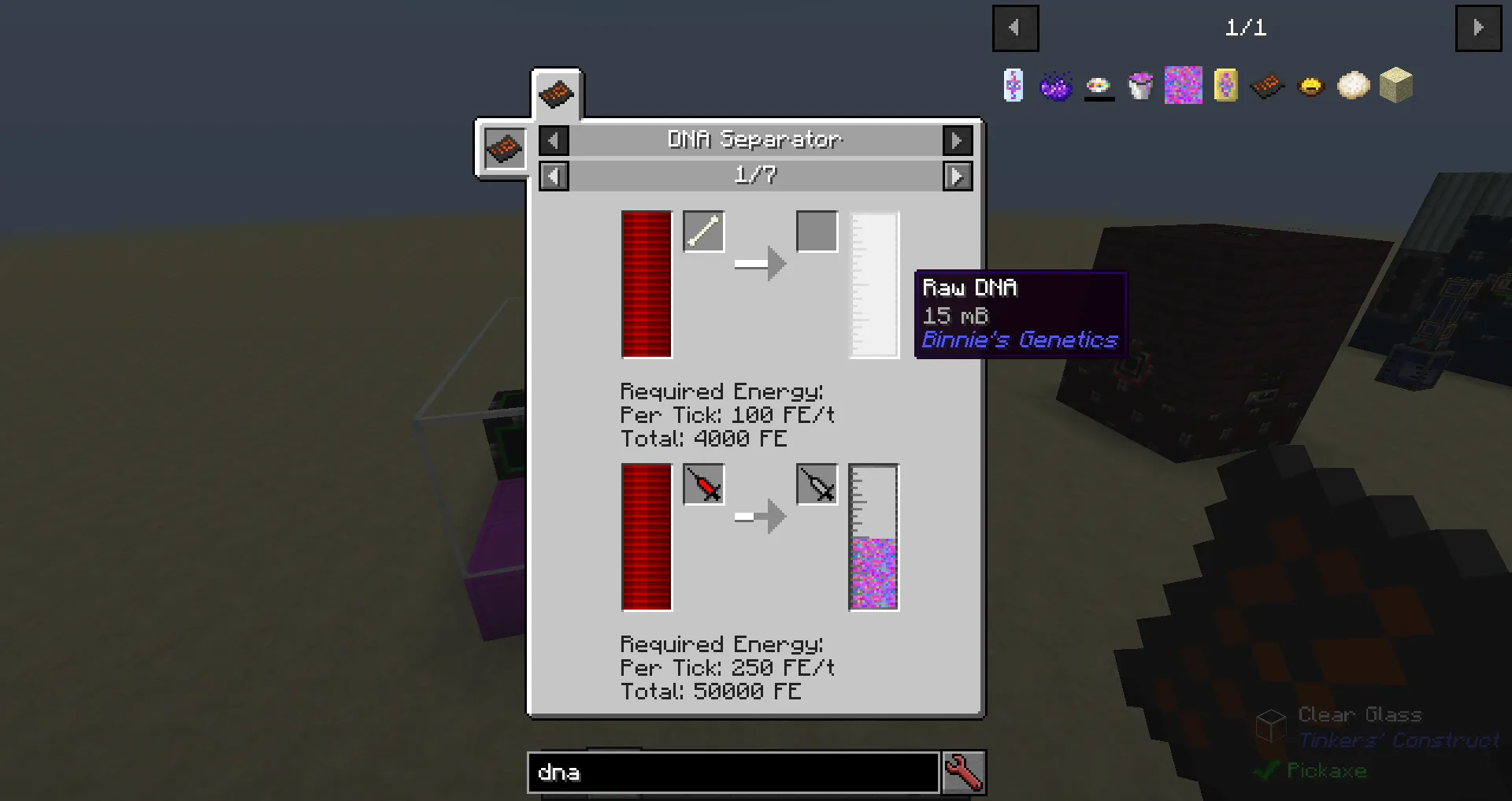Go to the next item list page arrow
This screenshot has width=1512, height=801.
(x=1479, y=28)
